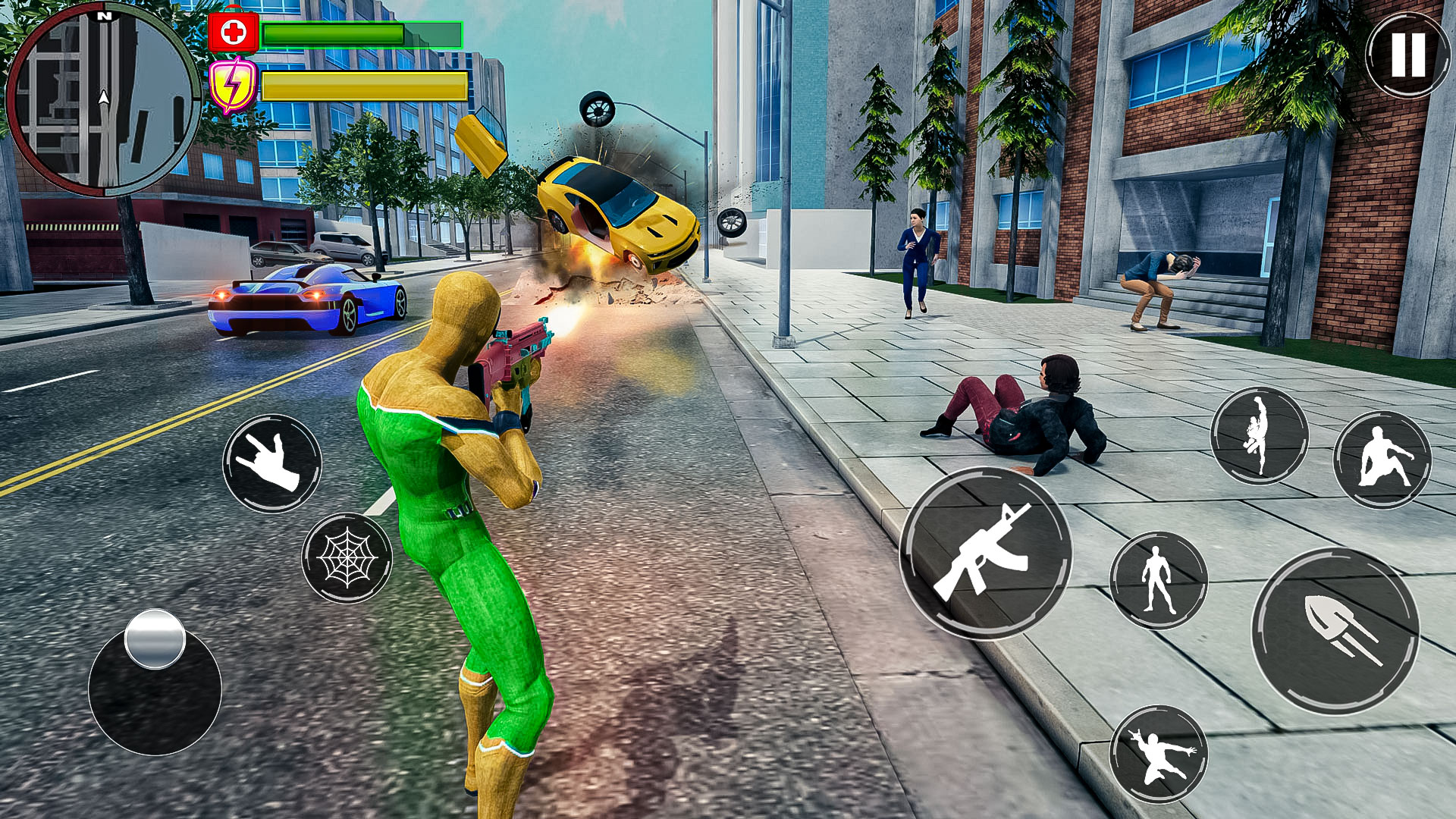Tap the red first-aid kit health icon
Image resolution: width=1456 pixels, height=819 pixels.
tap(233, 32)
